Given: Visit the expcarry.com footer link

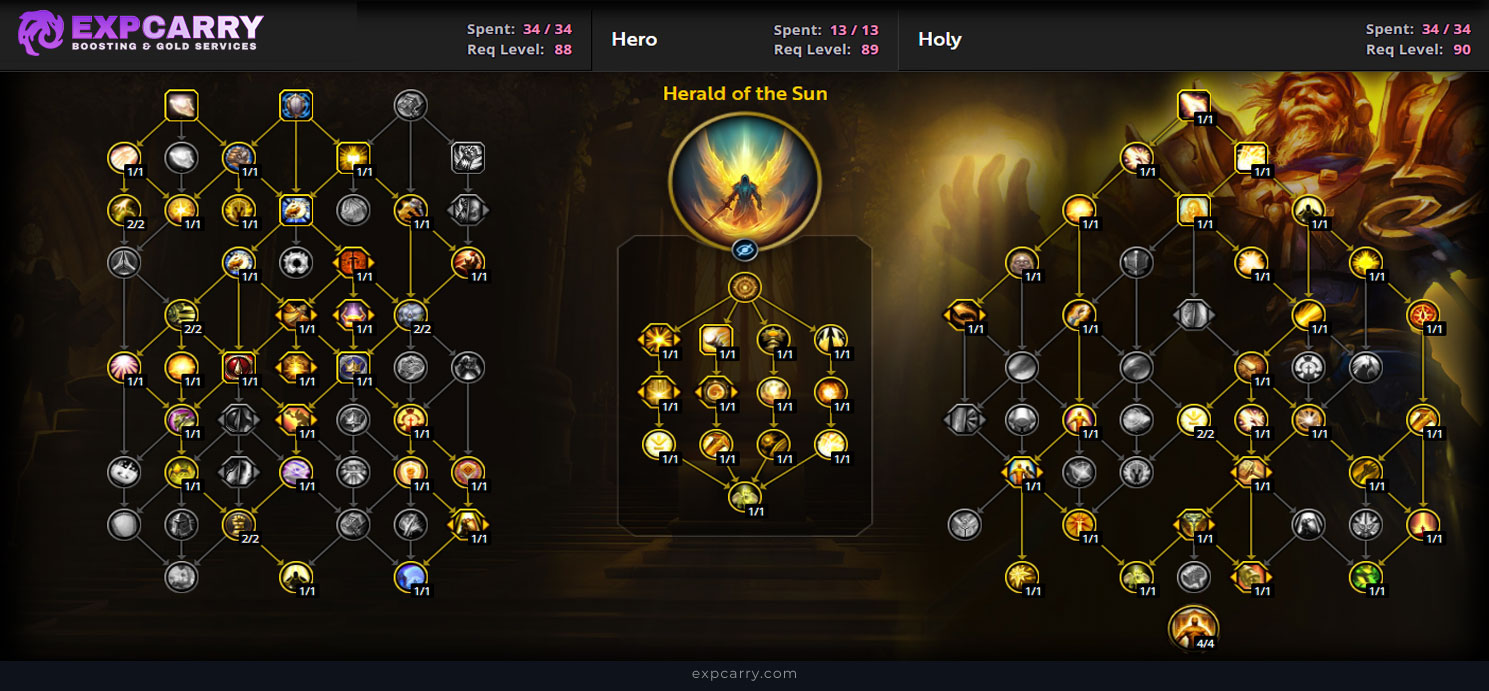Looking at the screenshot, I should pyautogui.click(x=744, y=674).
